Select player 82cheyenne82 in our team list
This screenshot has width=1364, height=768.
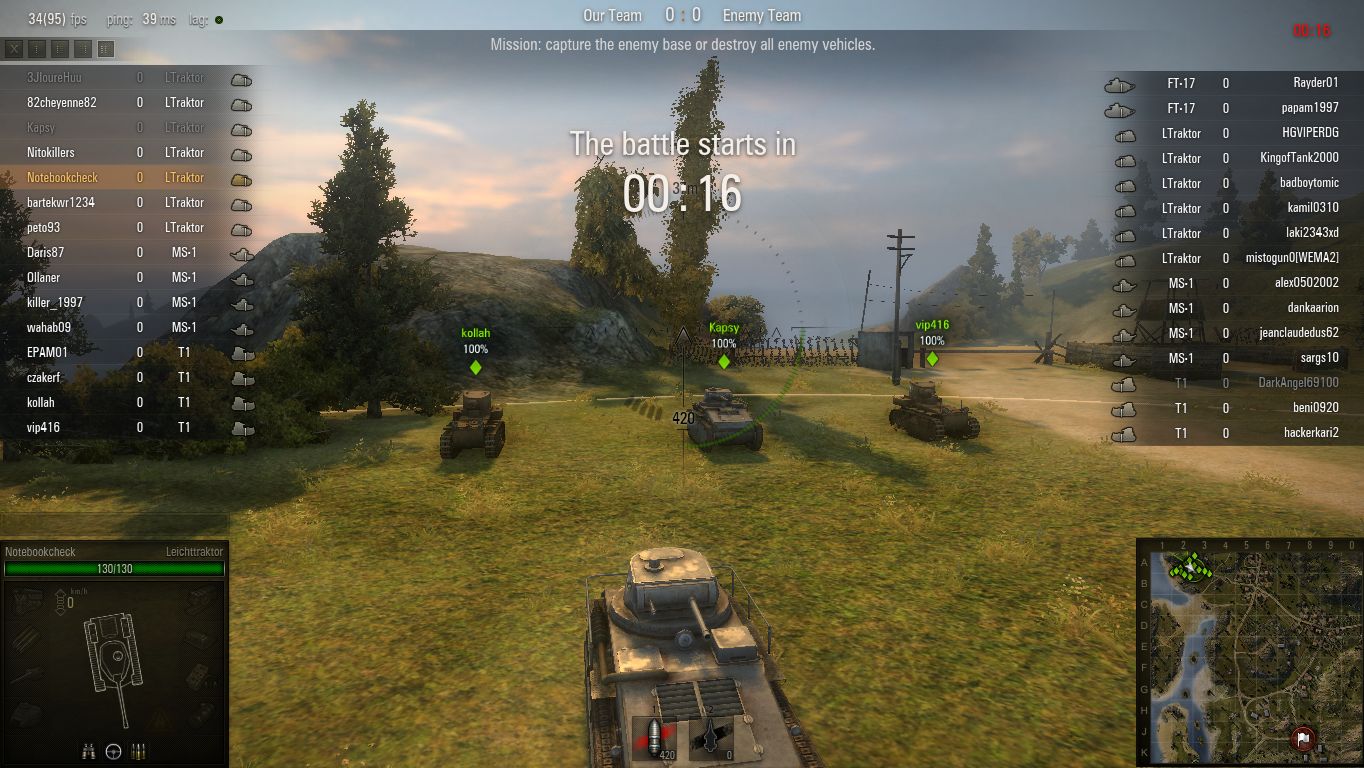(x=61, y=103)
